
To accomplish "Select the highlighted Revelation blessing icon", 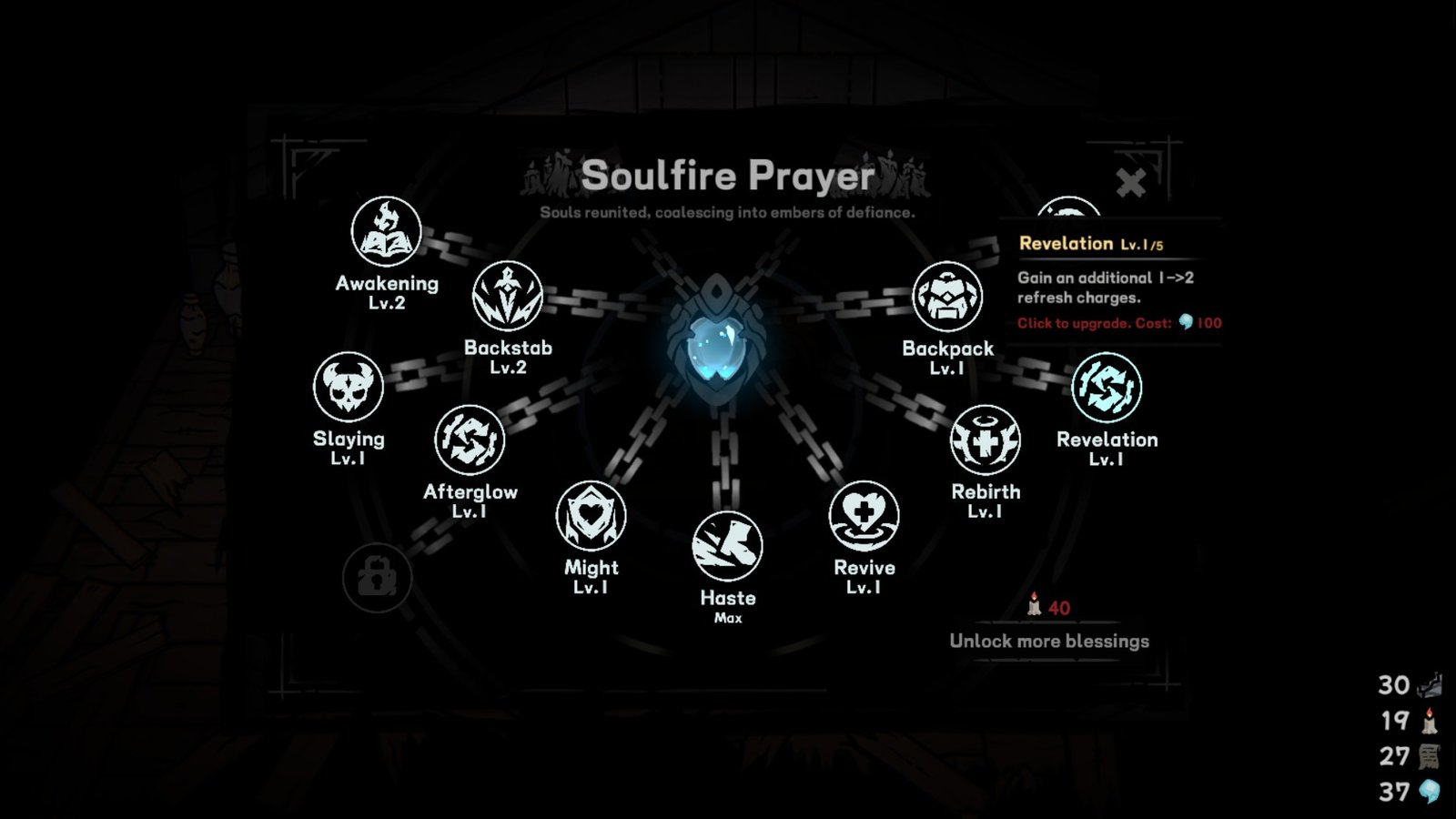I will pos(1107,388).
